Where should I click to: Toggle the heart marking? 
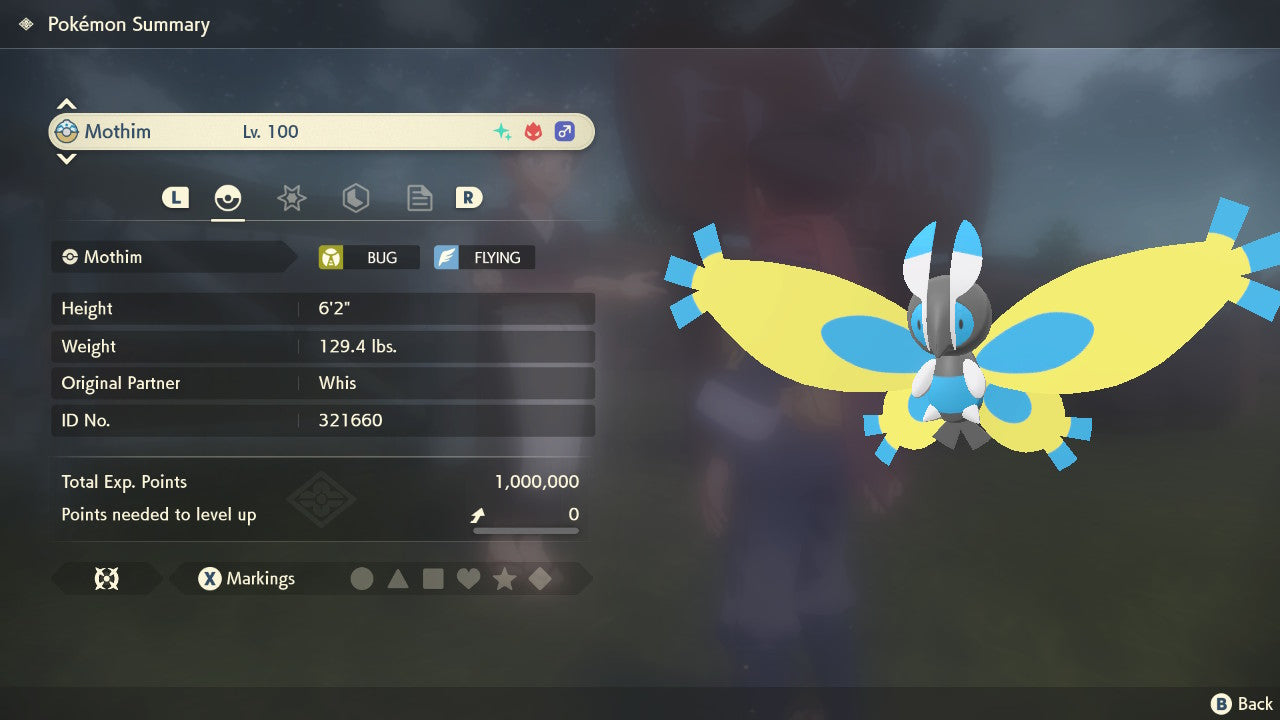point(468,579)
